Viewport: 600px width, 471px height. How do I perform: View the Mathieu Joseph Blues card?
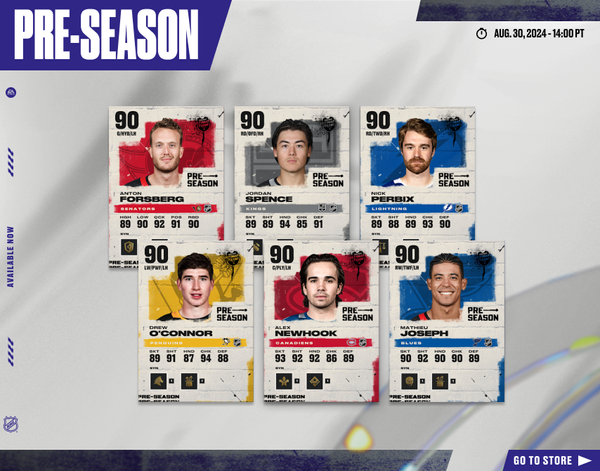447,320
